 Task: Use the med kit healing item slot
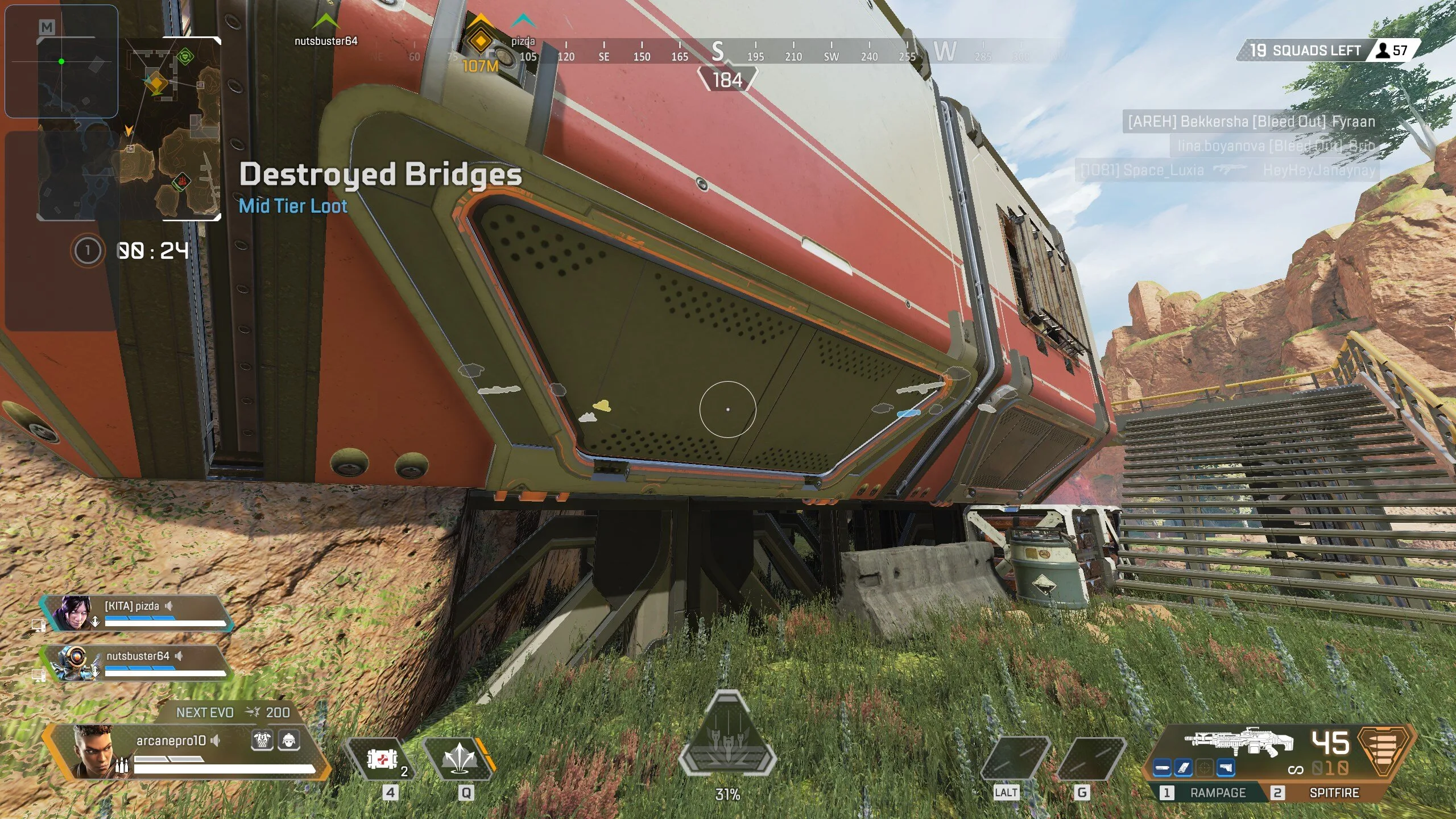[x=382, y=759]
